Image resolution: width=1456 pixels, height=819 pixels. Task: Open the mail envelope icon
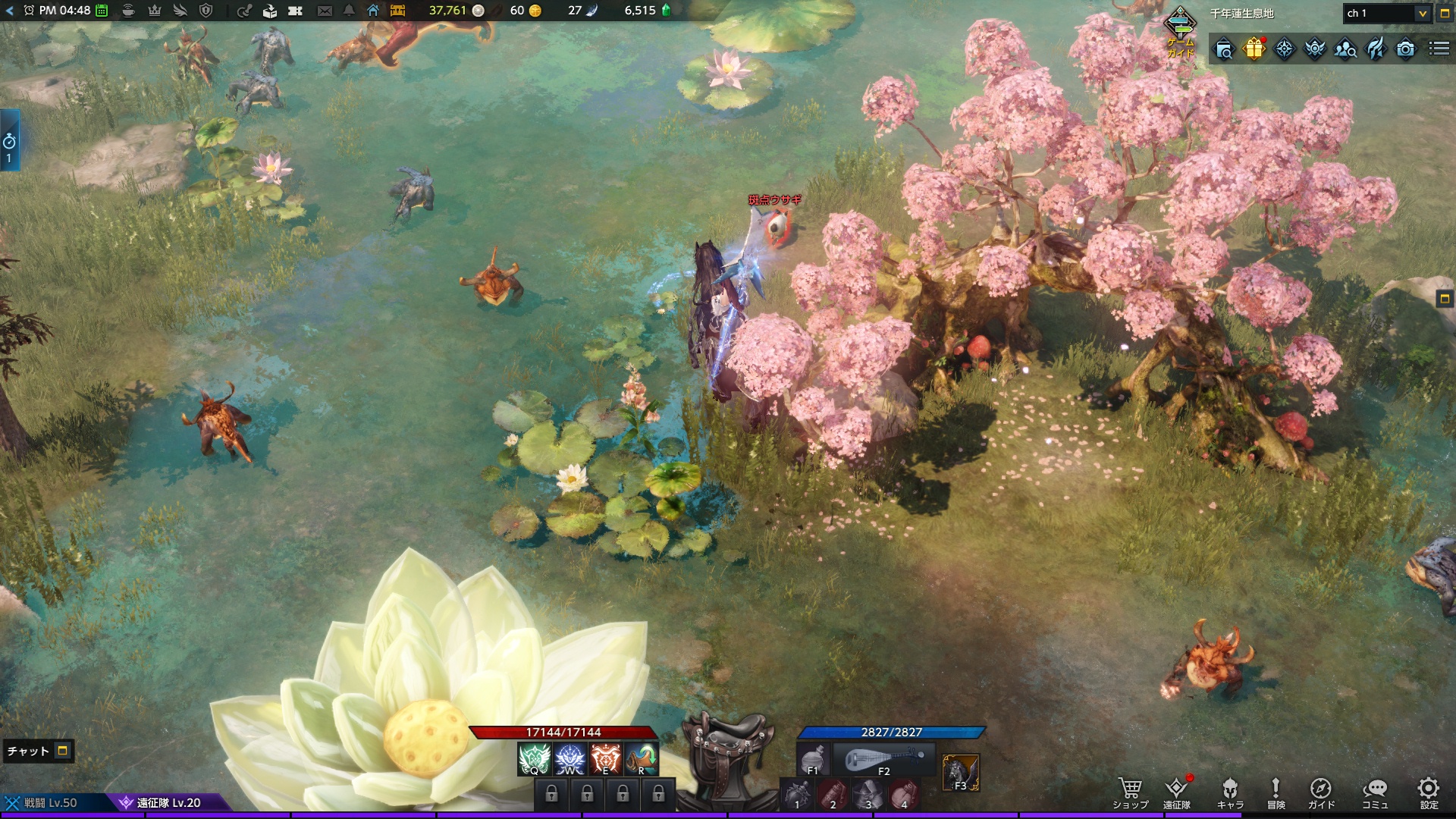(x=325, y=11)
